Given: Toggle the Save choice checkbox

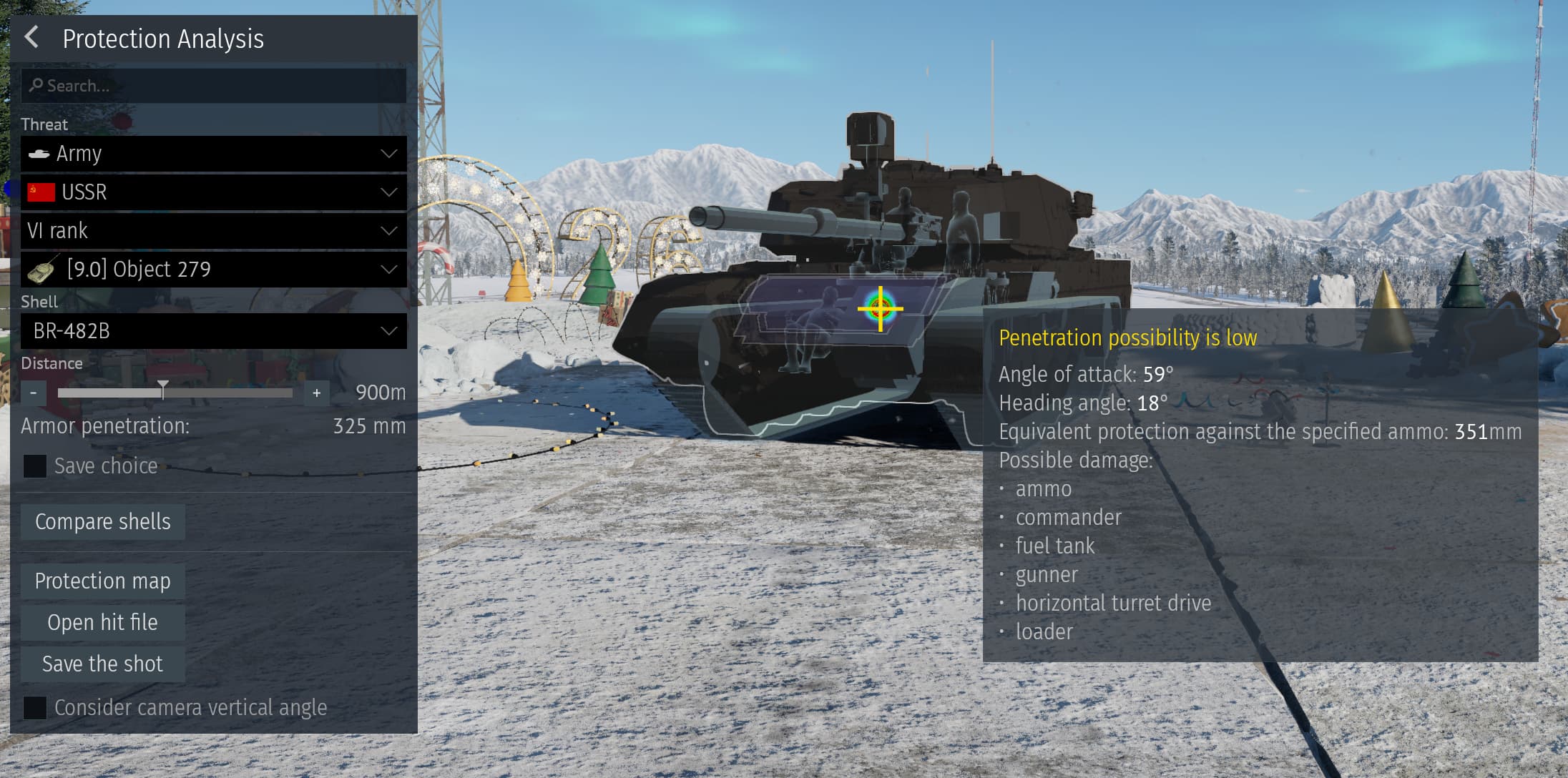Looking at the screenshot, I should click(35, 466).
